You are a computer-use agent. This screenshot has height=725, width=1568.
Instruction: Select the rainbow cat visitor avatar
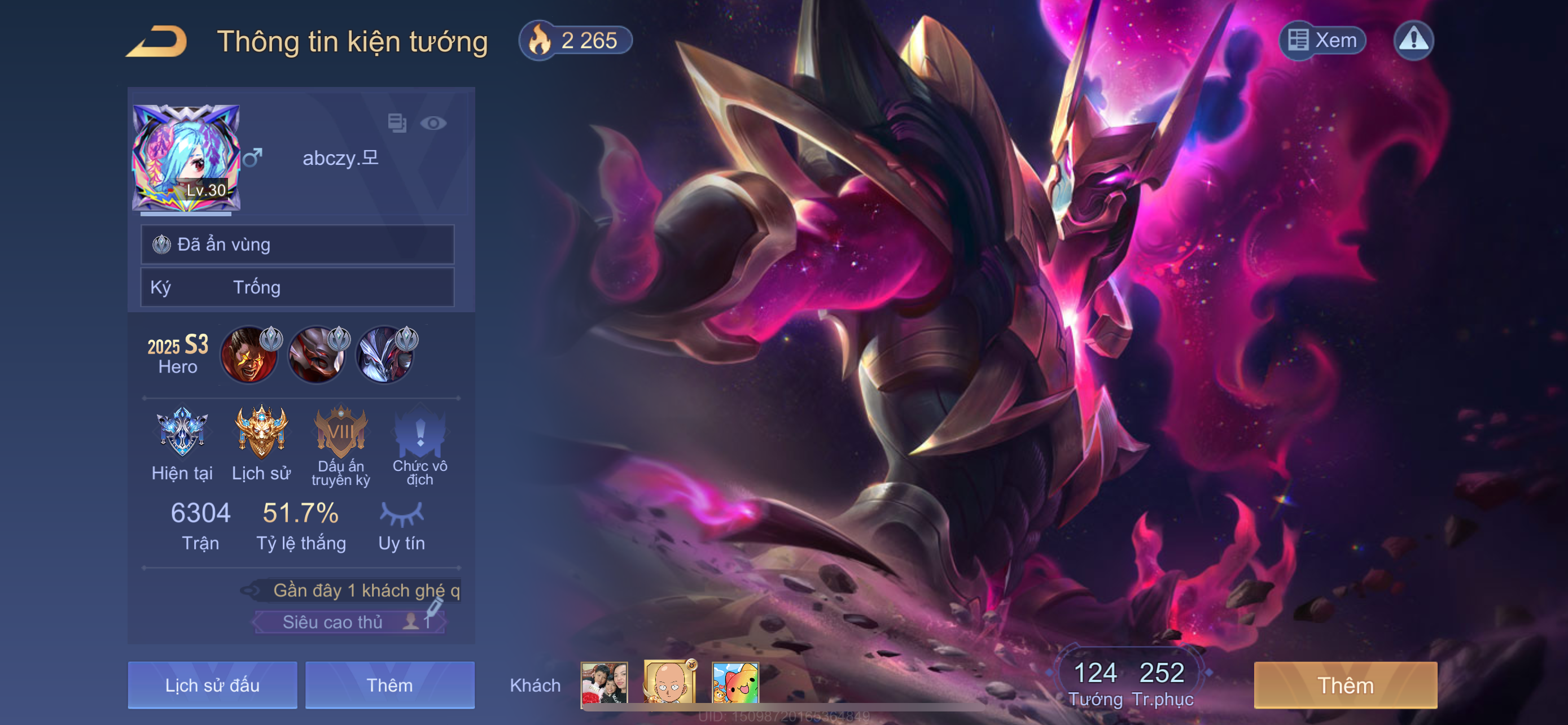(735, 683)
